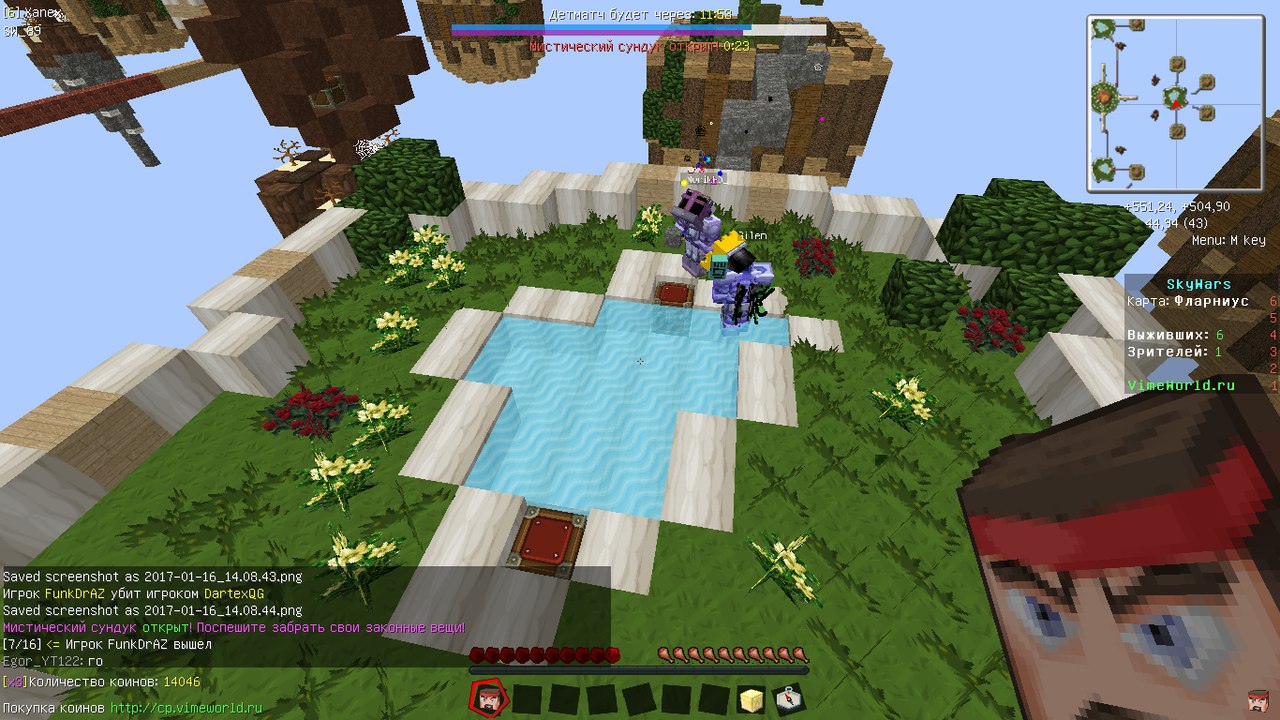Select the compass hotbar slot
Image resolution: width=1280 pixels, height=720 pixels.
tap(788, 699)
